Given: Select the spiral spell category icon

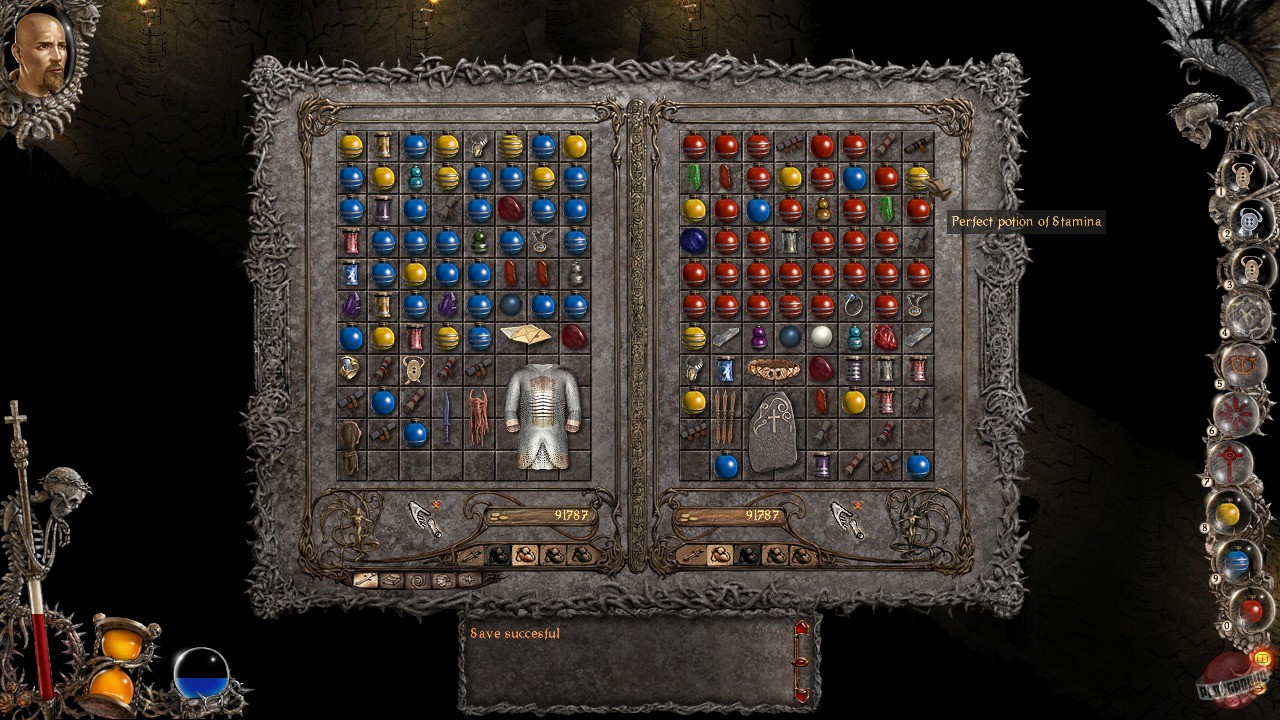Looking at the screenshot, I should pyautogui.click(x=420, y=580).
